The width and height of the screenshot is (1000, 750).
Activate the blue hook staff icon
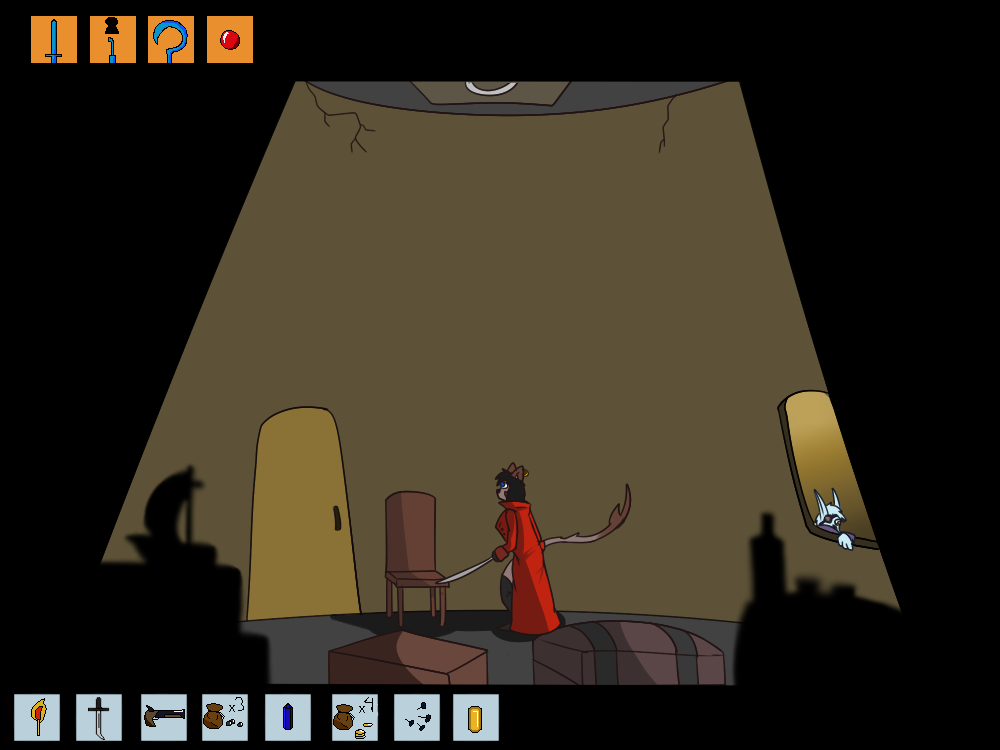coord(171,40)
